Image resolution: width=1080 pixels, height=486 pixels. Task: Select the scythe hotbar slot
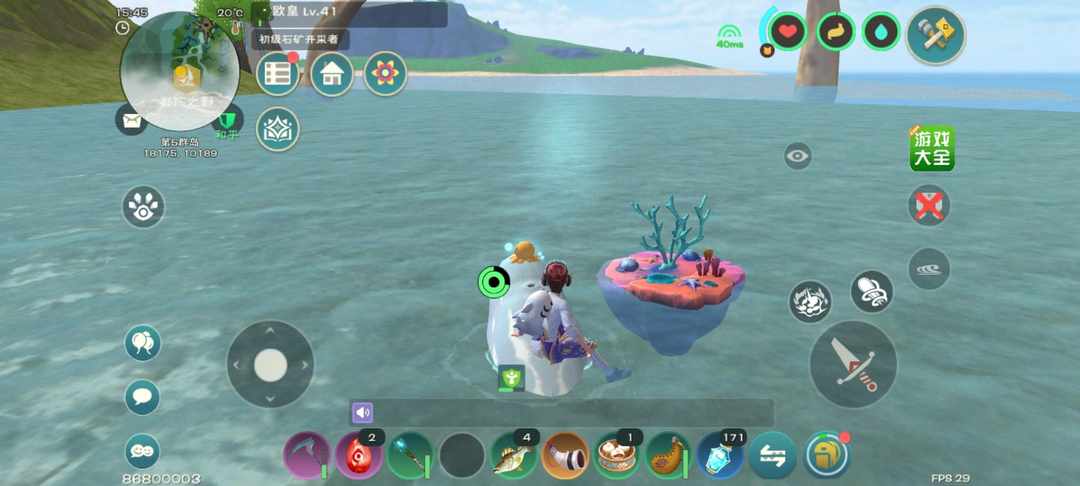click(306, 456)
